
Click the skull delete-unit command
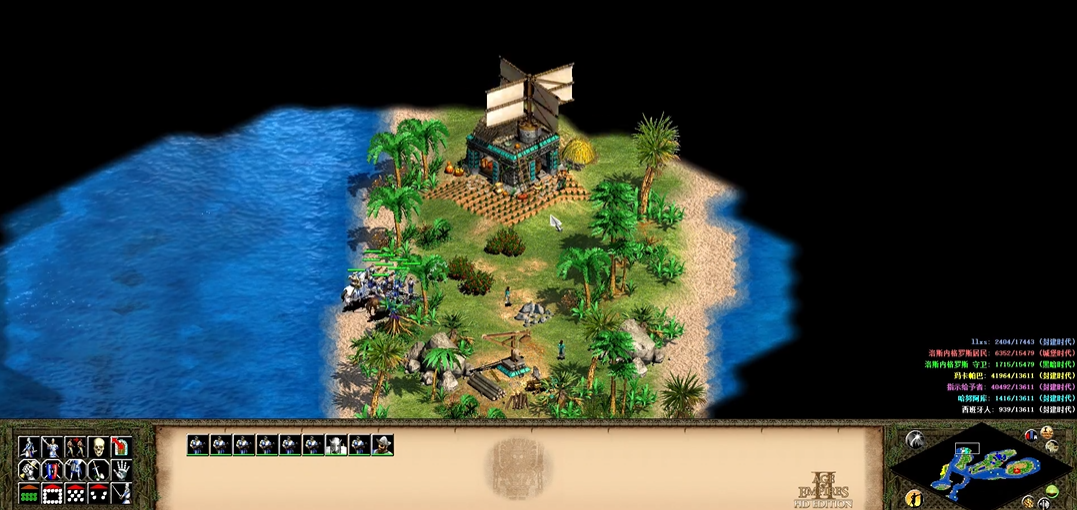tap(98, 446)
